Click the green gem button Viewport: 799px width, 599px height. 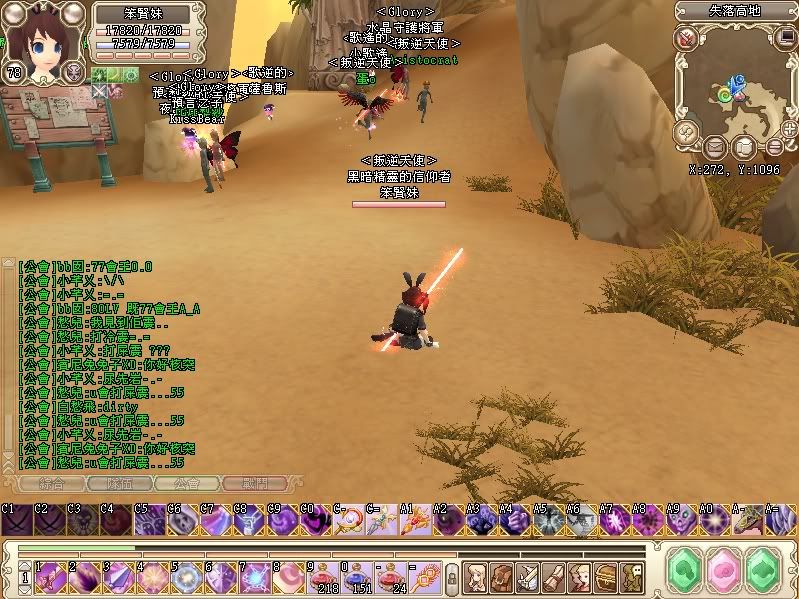685,570
